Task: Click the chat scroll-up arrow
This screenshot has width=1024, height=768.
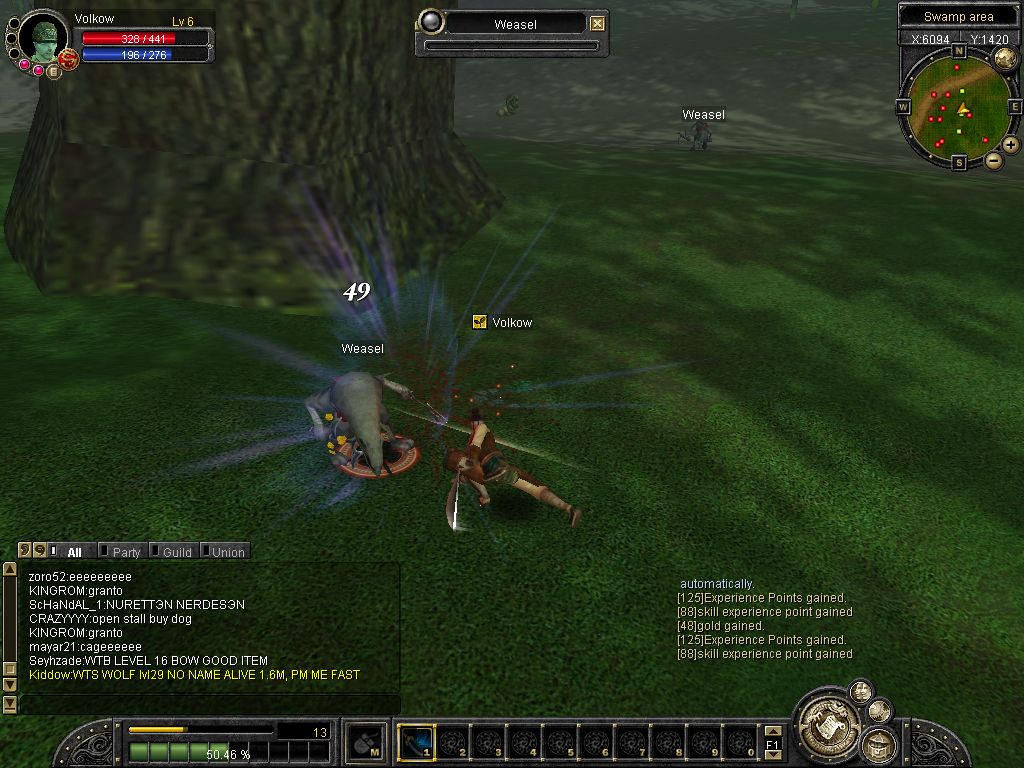Action: coord(10,569)
